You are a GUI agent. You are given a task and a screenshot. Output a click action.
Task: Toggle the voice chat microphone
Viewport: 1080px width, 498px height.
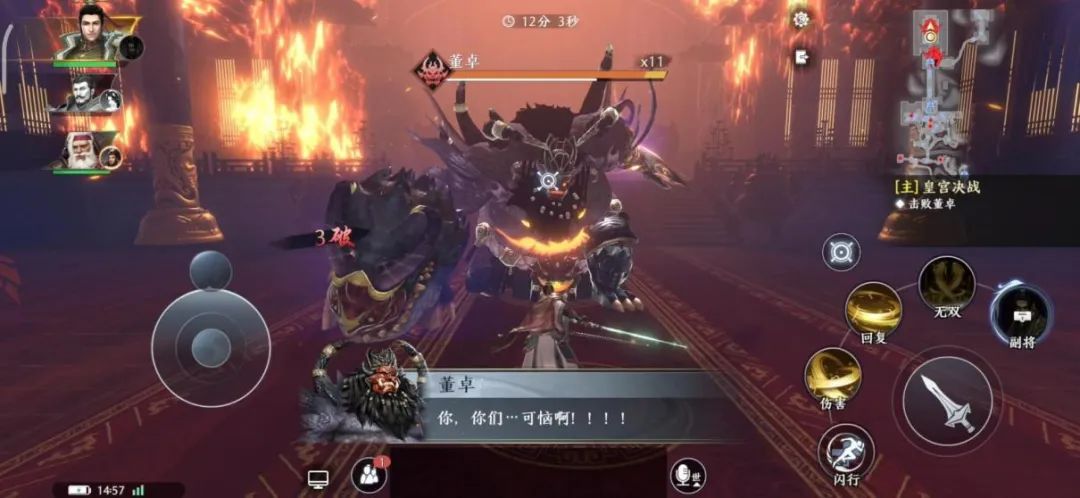coord(686,476)
